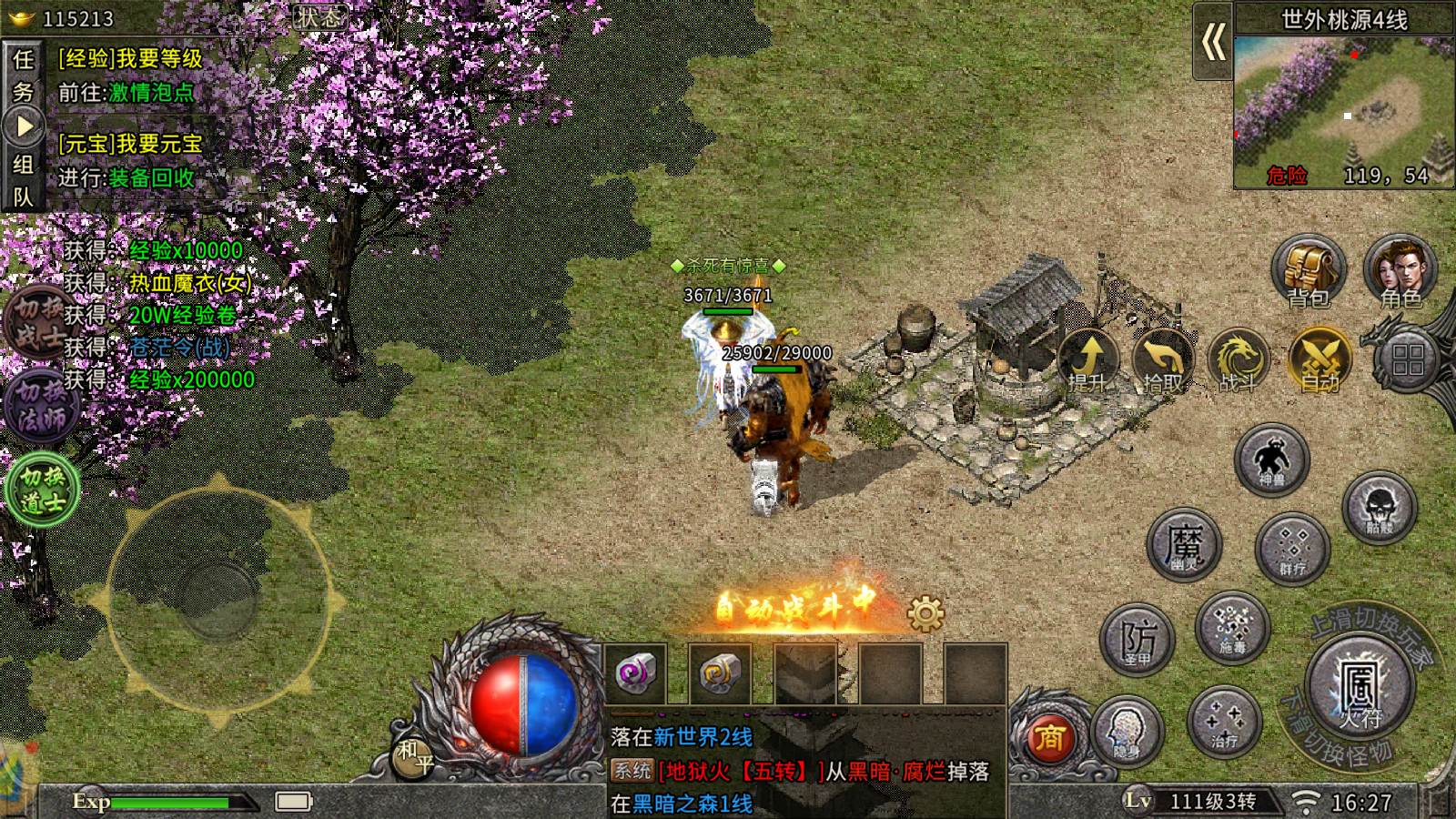Open the 角色 character sheet
Screen dimensions: 1456x819
point(1400,271)
